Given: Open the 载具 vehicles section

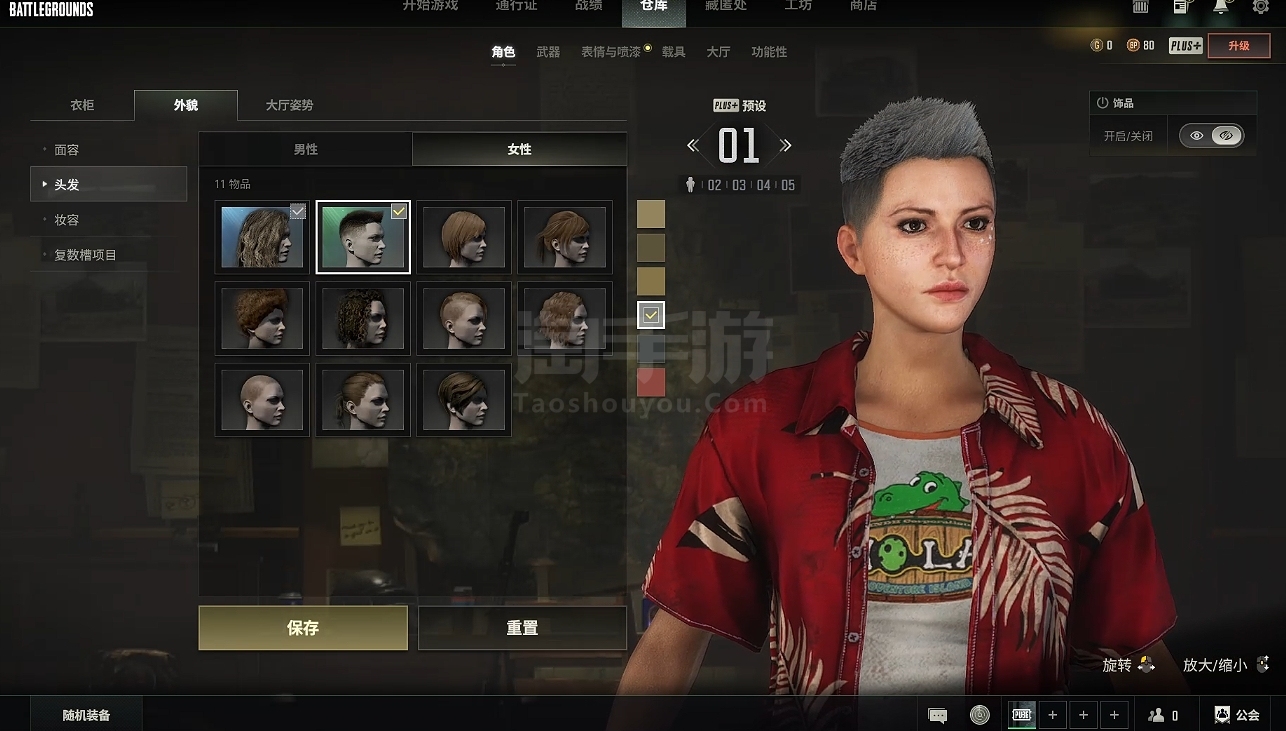Looking at the screenshot, I should [674, 52].
